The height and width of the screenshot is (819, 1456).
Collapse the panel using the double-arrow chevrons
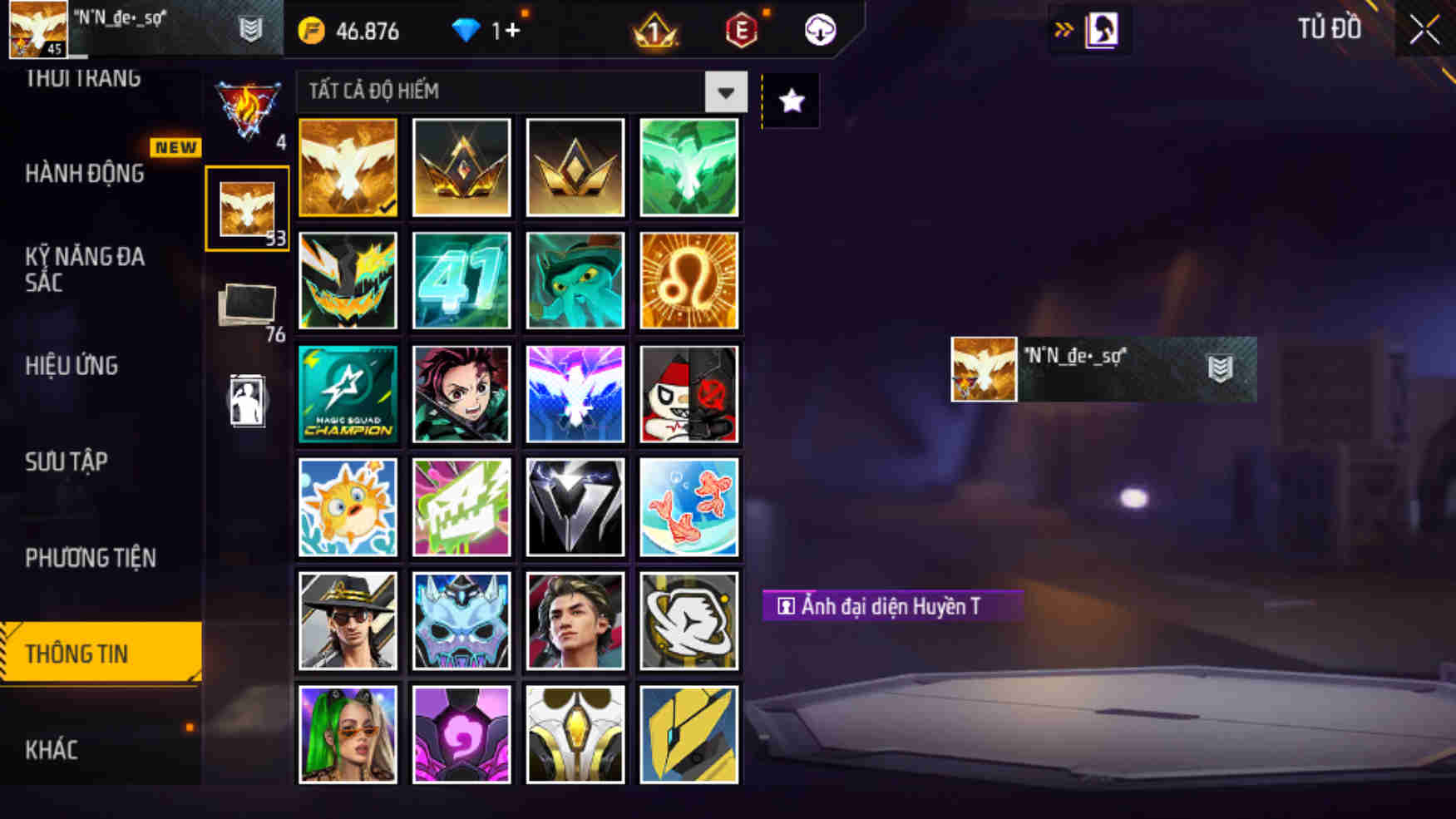(1062, 27)
